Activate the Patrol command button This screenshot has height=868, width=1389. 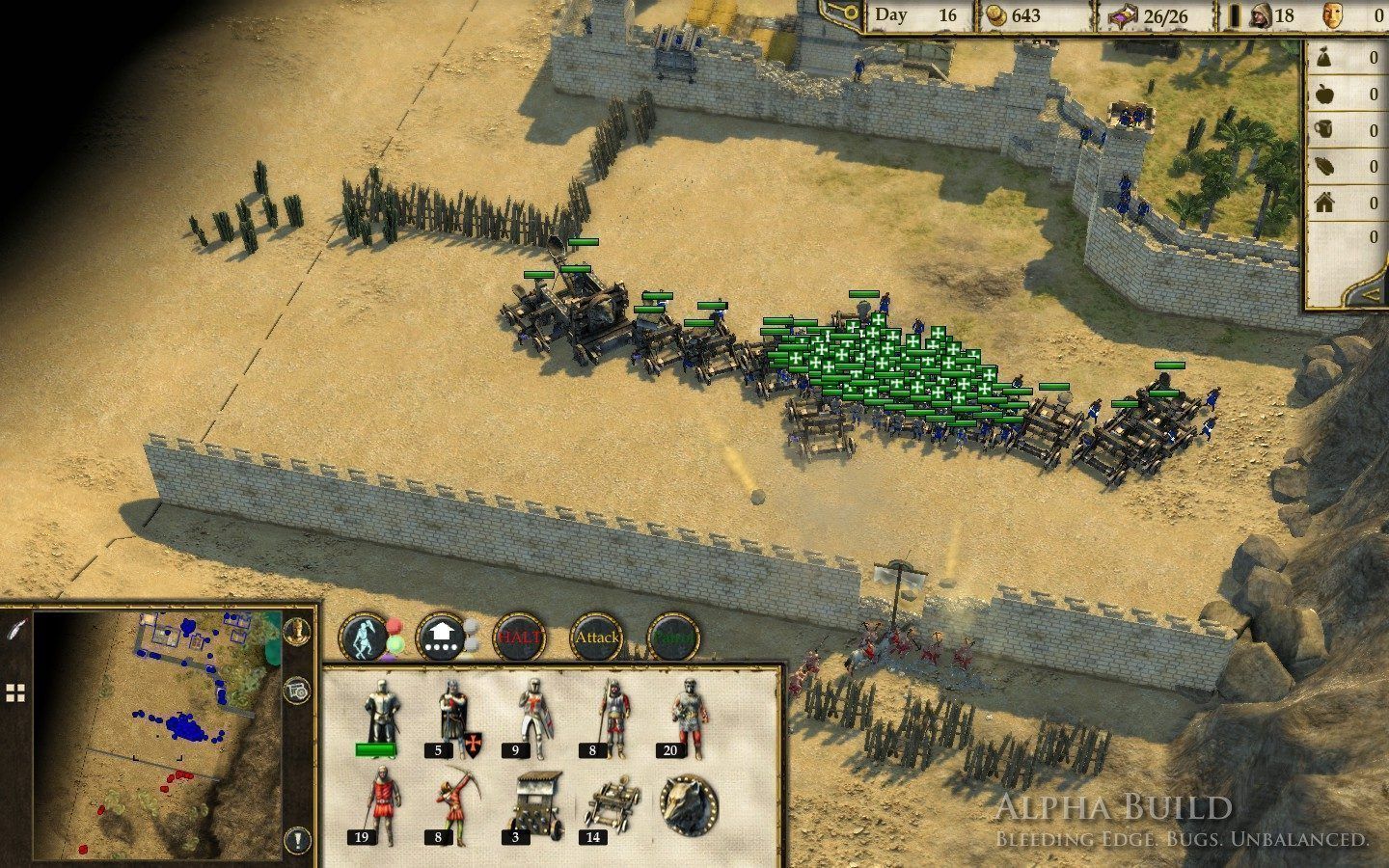click(x=673, y=637)
